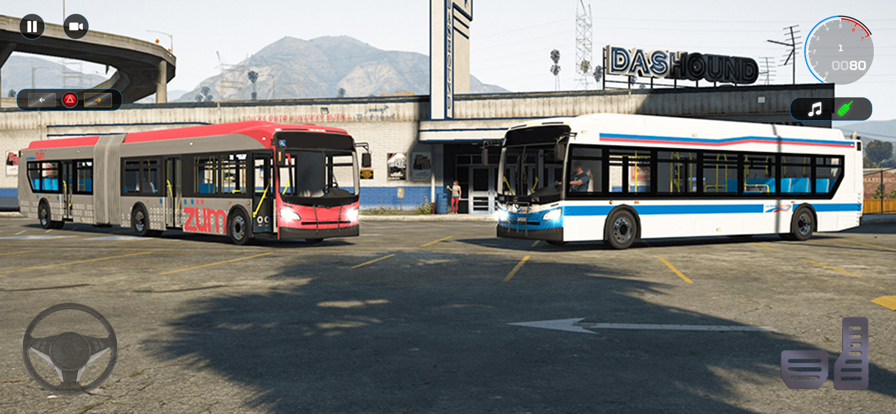Activate the left turn signal arrow
Image resolution: width=896 pixels, height=414 pixels.
pyautogui.click(x=42, y=100)
